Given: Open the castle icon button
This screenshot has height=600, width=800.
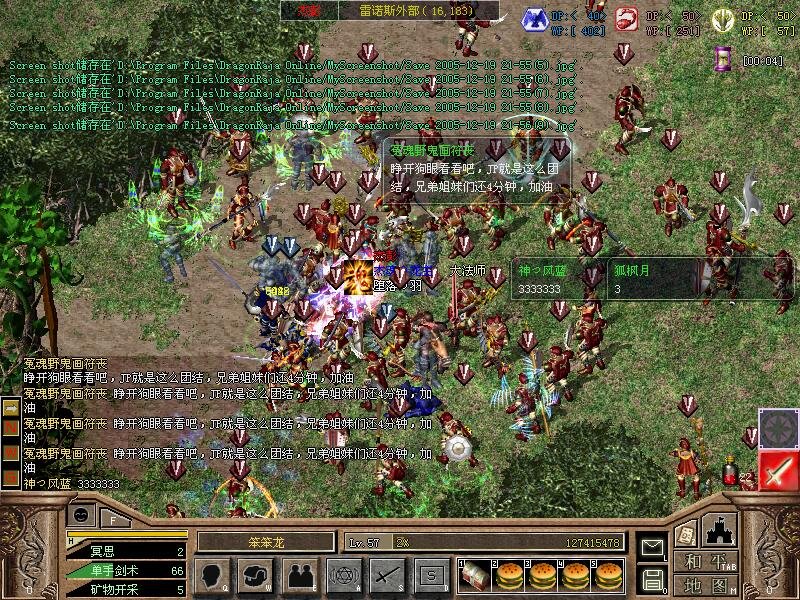Looking at the screenshot, I should (720, 531).
